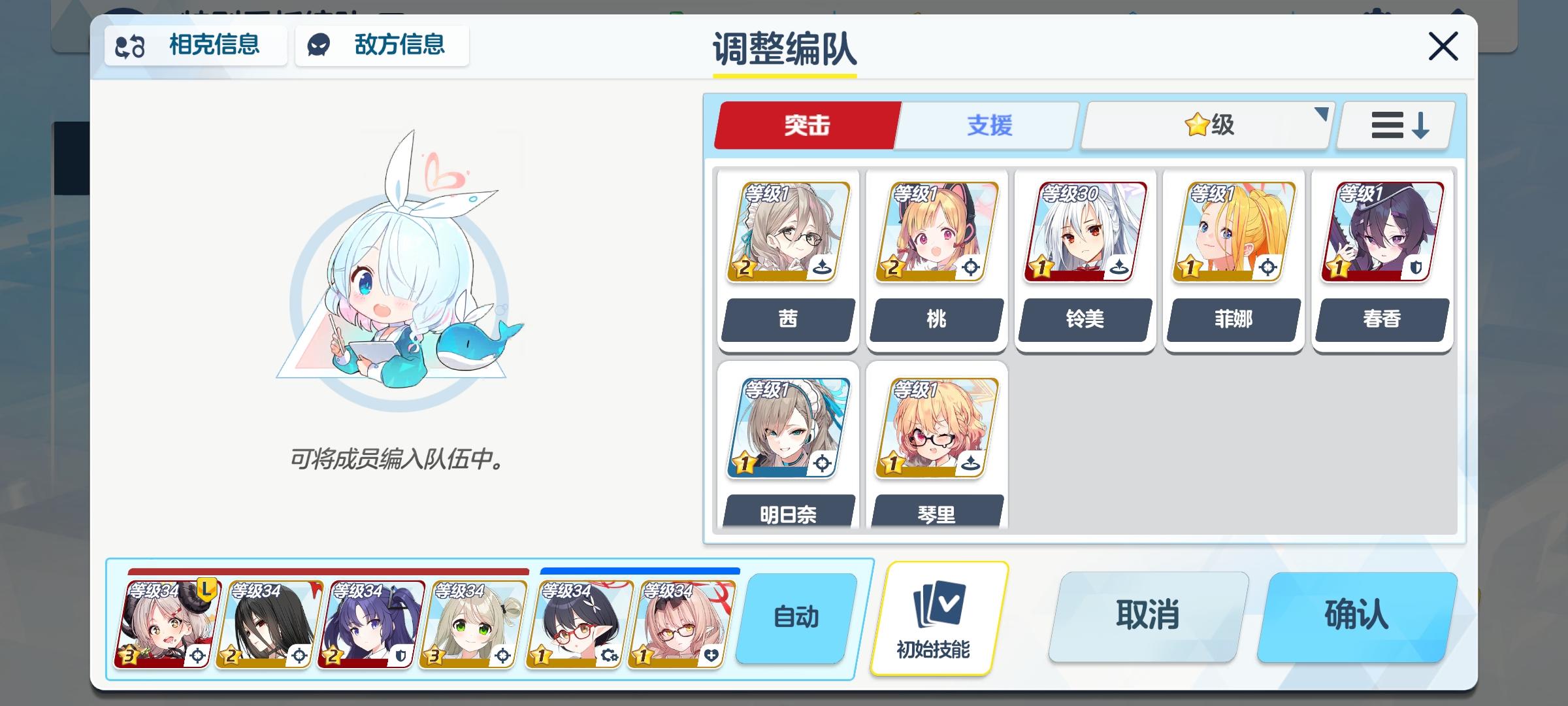This screenshot has height=706, width=1568.
Task: Open the 相克信息 compatibility info panel
Action: tap(195, 46)
